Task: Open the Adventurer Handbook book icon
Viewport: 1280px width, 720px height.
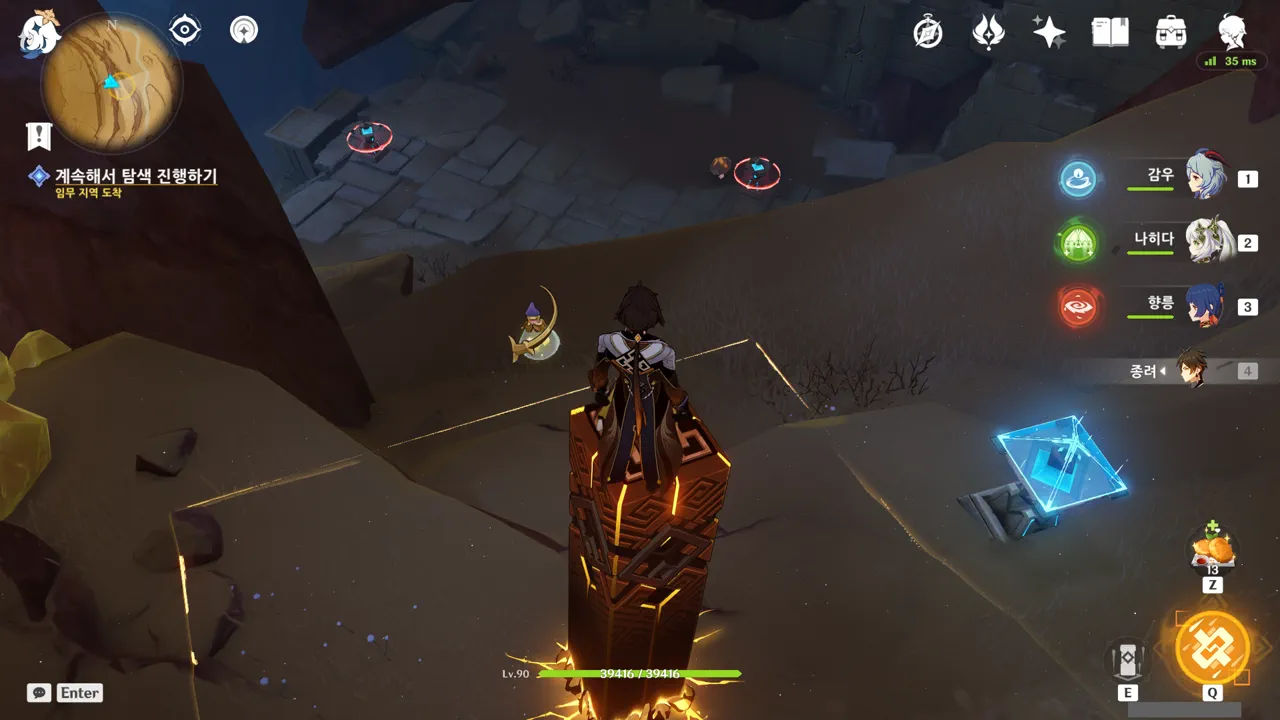Action: click(x=1110, y=32)
